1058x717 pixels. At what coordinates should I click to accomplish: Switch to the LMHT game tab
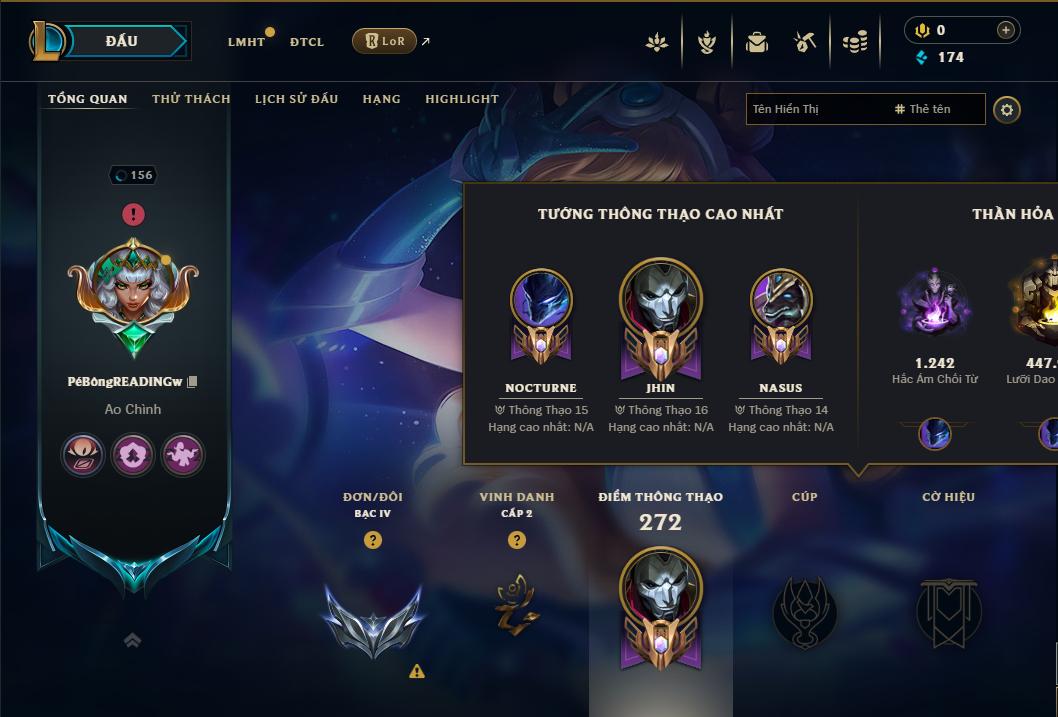pyautogui.click(x=246, y=42)
